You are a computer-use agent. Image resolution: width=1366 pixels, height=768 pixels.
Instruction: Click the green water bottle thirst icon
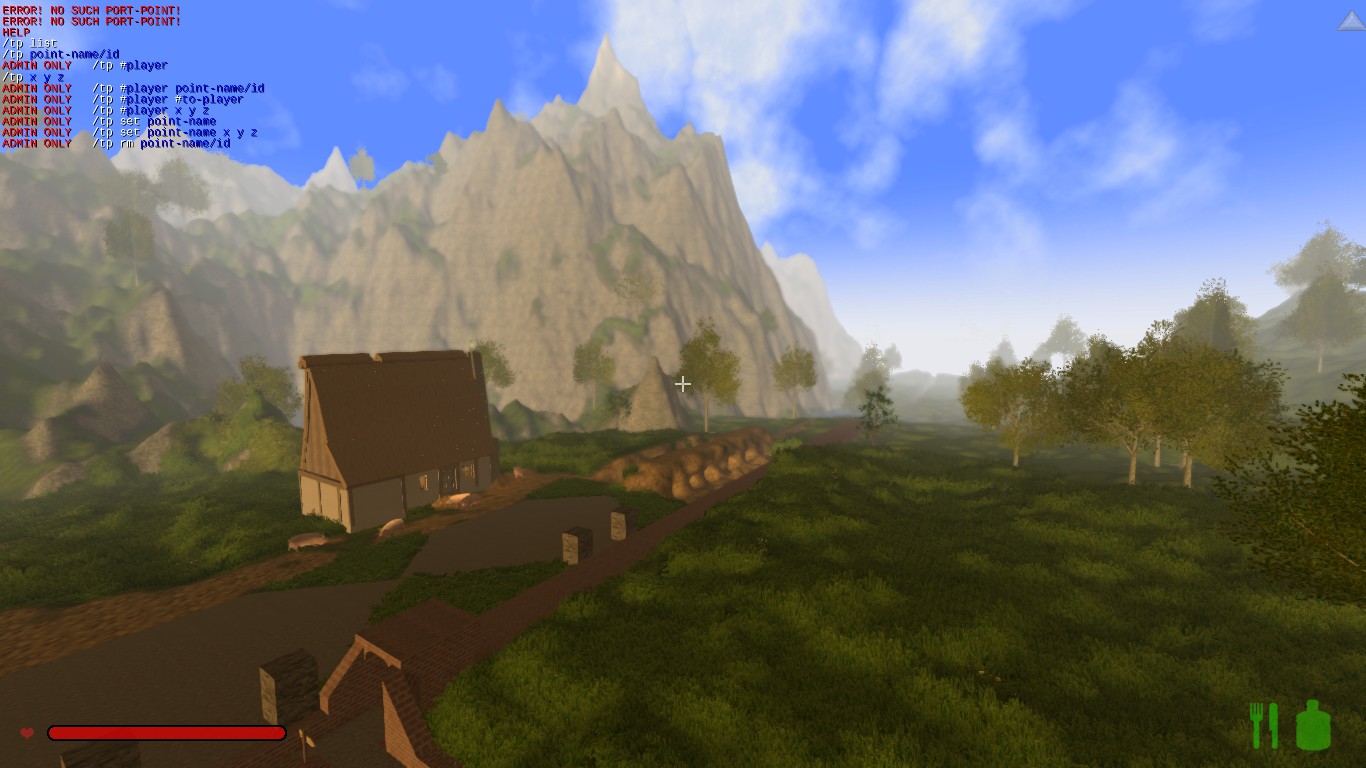point(1313,725)
